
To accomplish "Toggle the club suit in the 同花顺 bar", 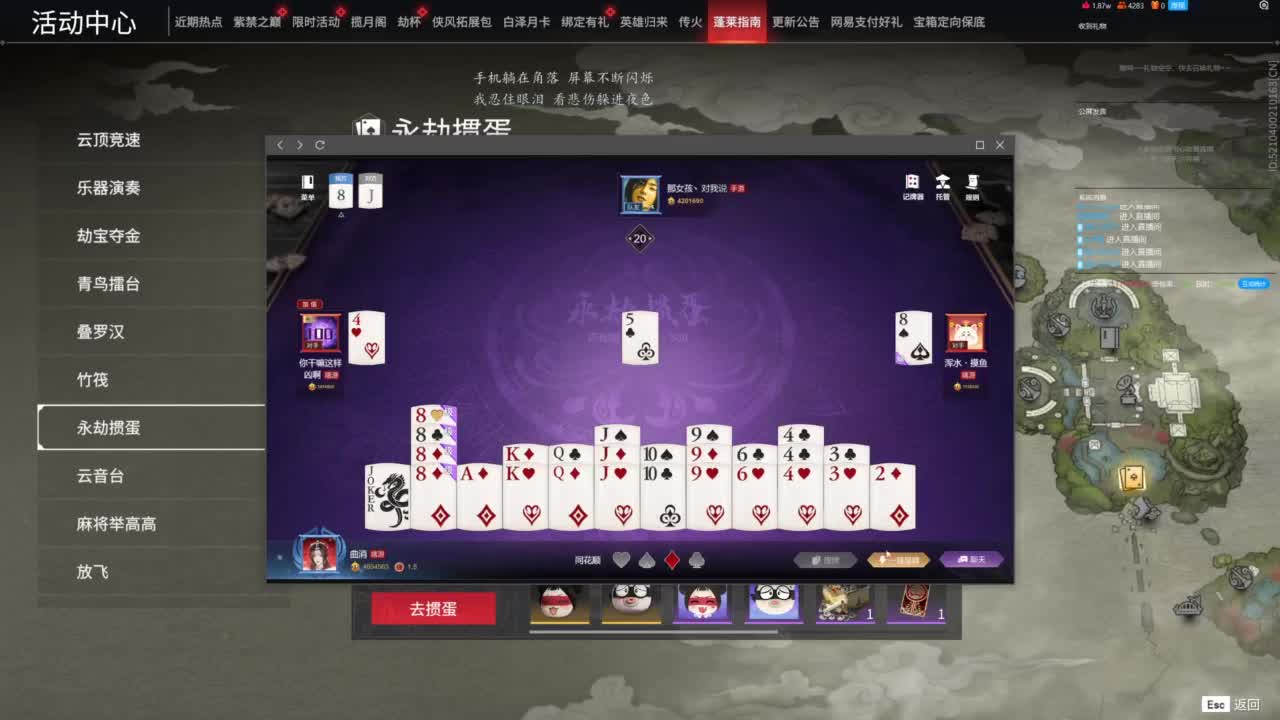I will pos(699,559).
